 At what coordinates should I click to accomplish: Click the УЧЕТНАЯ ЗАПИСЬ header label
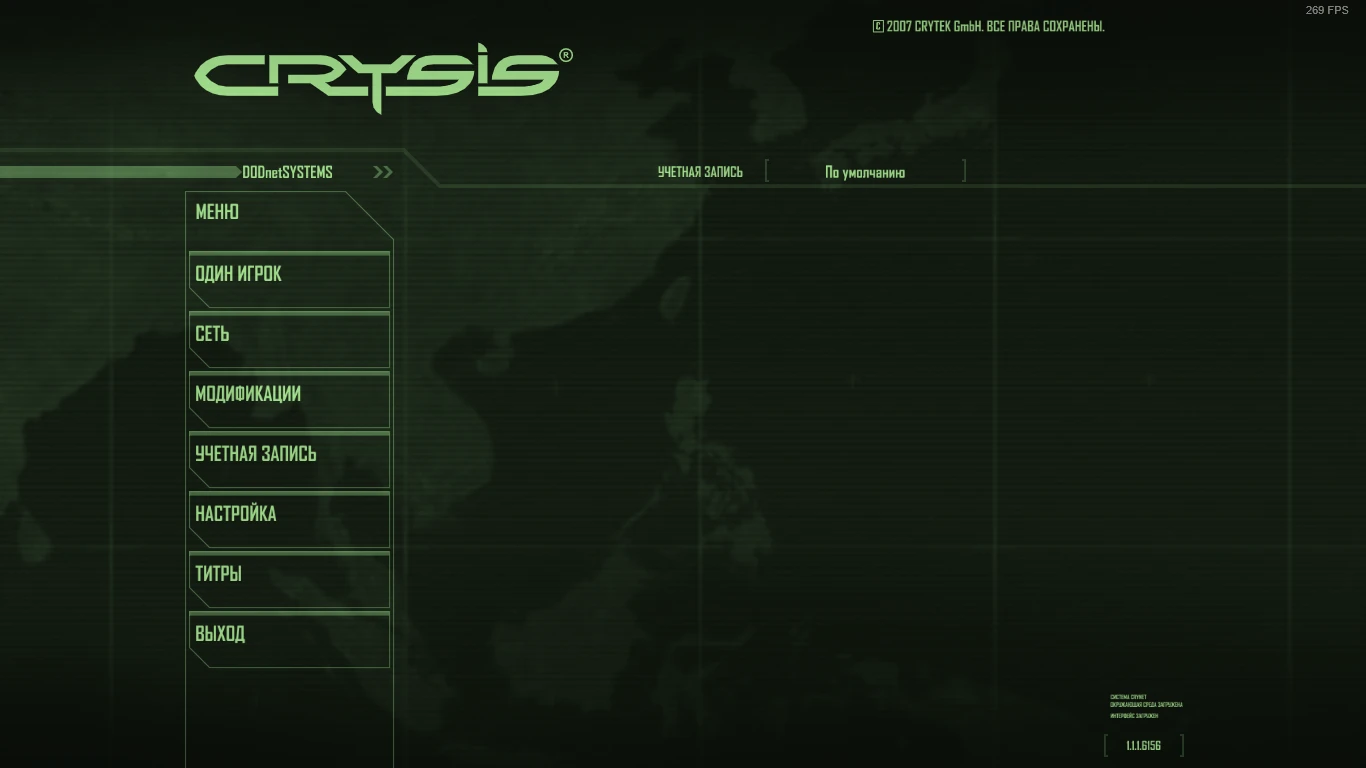700,171
